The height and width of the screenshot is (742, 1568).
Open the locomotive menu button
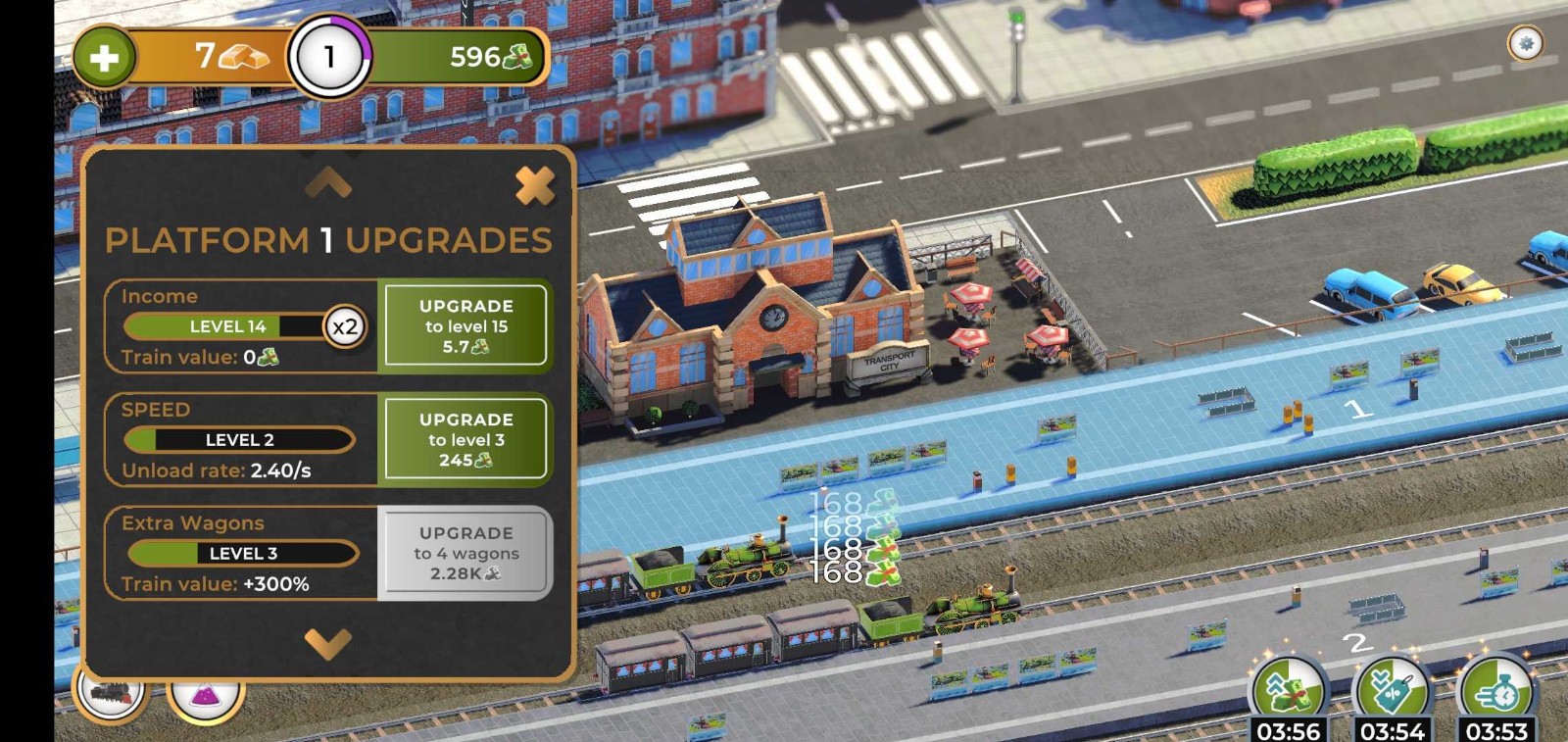(110, 694)
